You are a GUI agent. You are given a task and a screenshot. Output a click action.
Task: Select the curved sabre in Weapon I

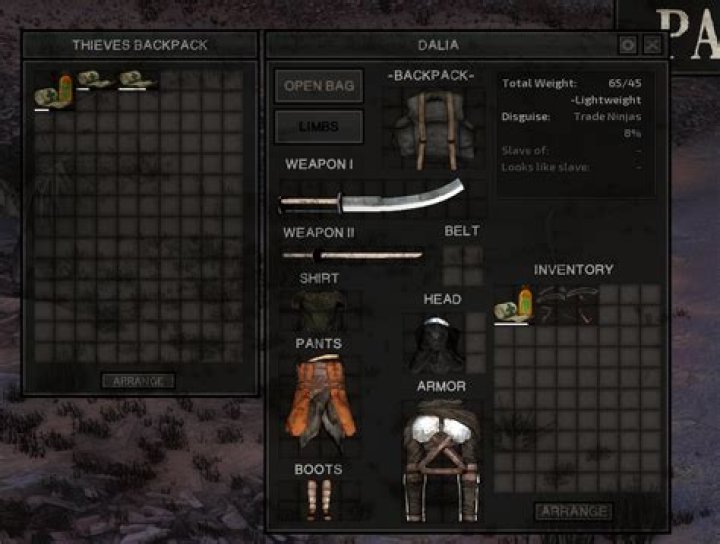(372, 197)
